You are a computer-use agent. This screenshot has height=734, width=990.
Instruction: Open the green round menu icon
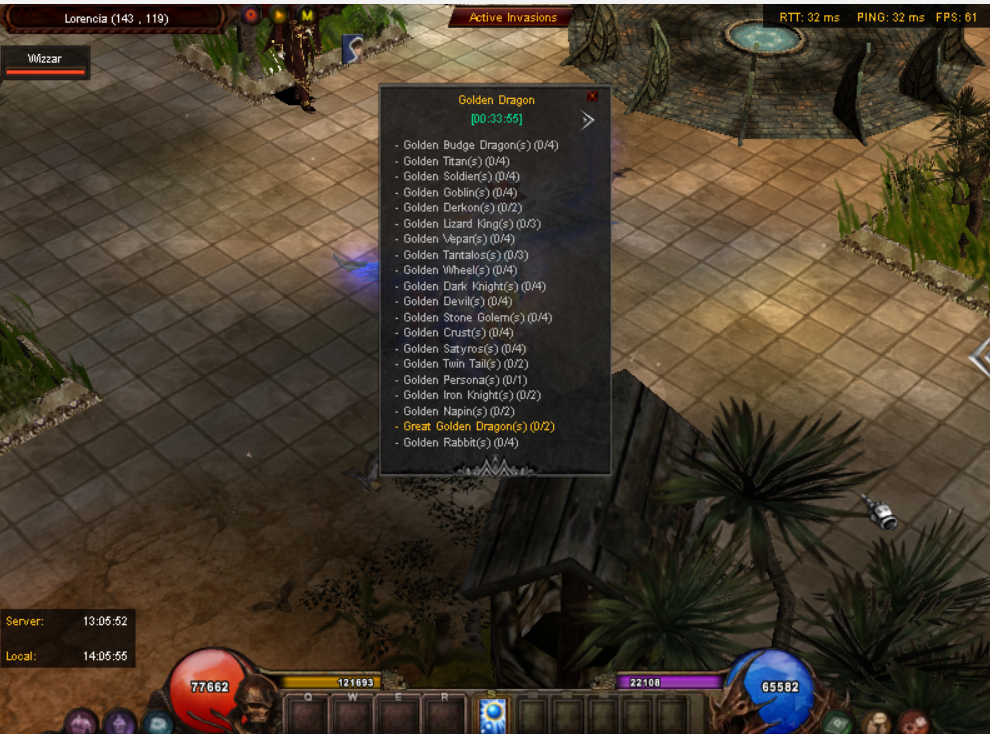pos(838,723)
